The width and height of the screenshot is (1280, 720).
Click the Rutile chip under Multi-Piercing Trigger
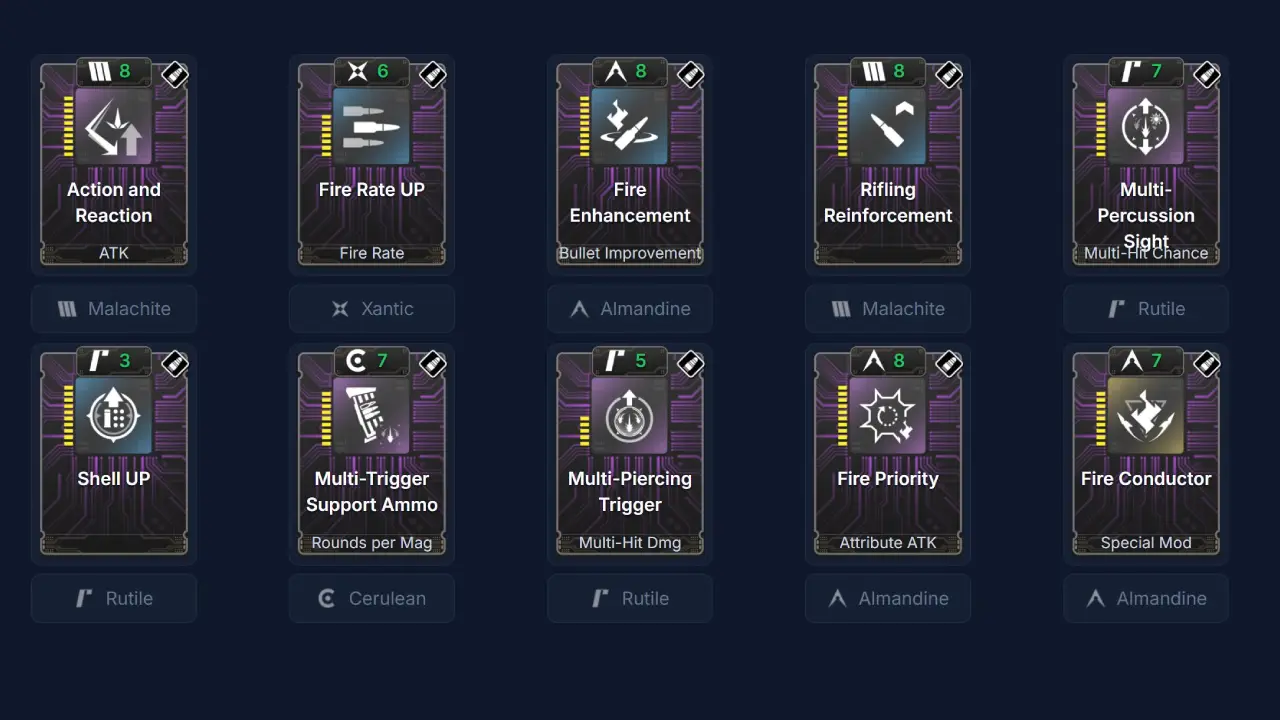coord(630,598)
